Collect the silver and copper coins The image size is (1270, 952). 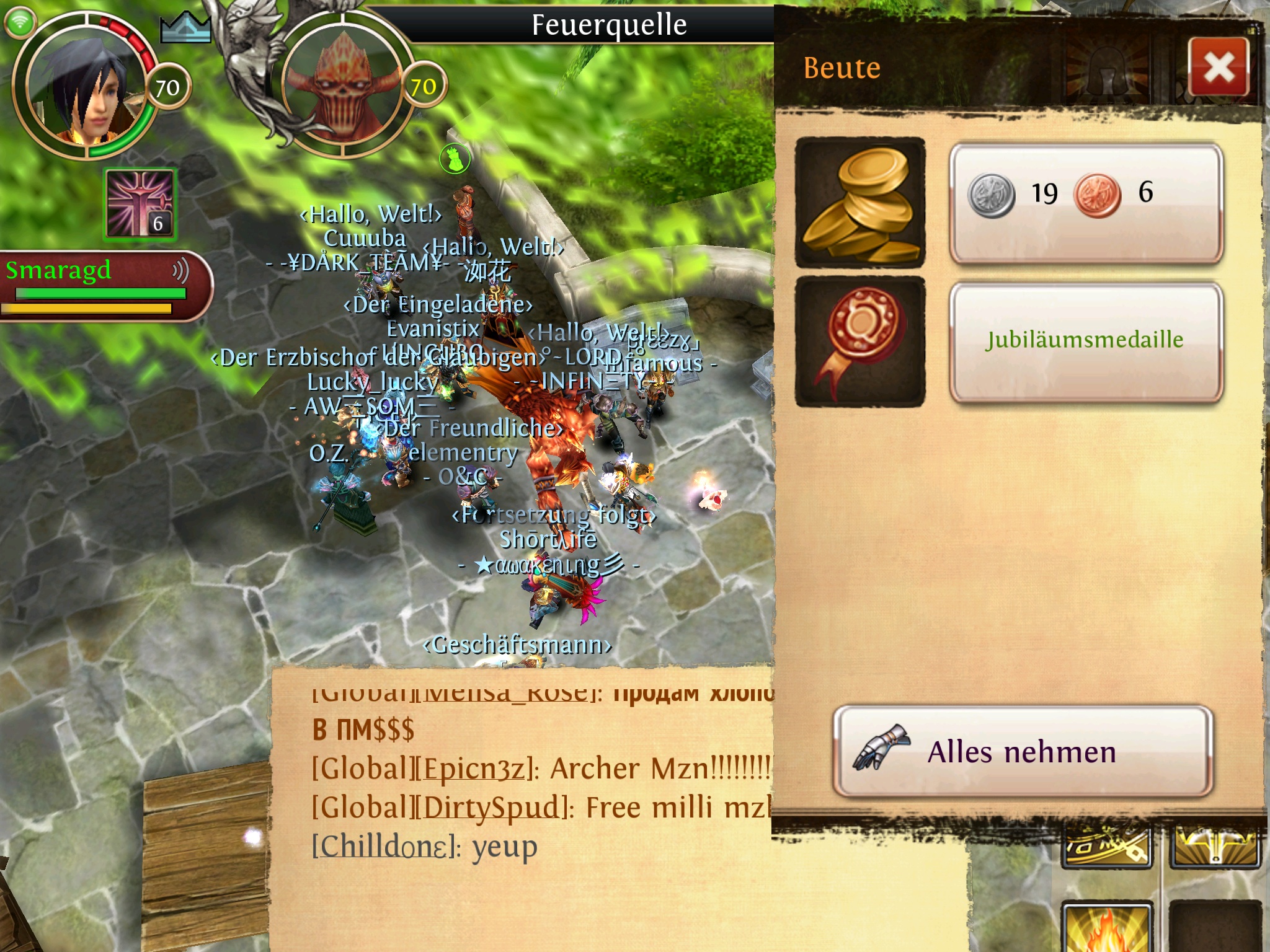coord(1086,203)
